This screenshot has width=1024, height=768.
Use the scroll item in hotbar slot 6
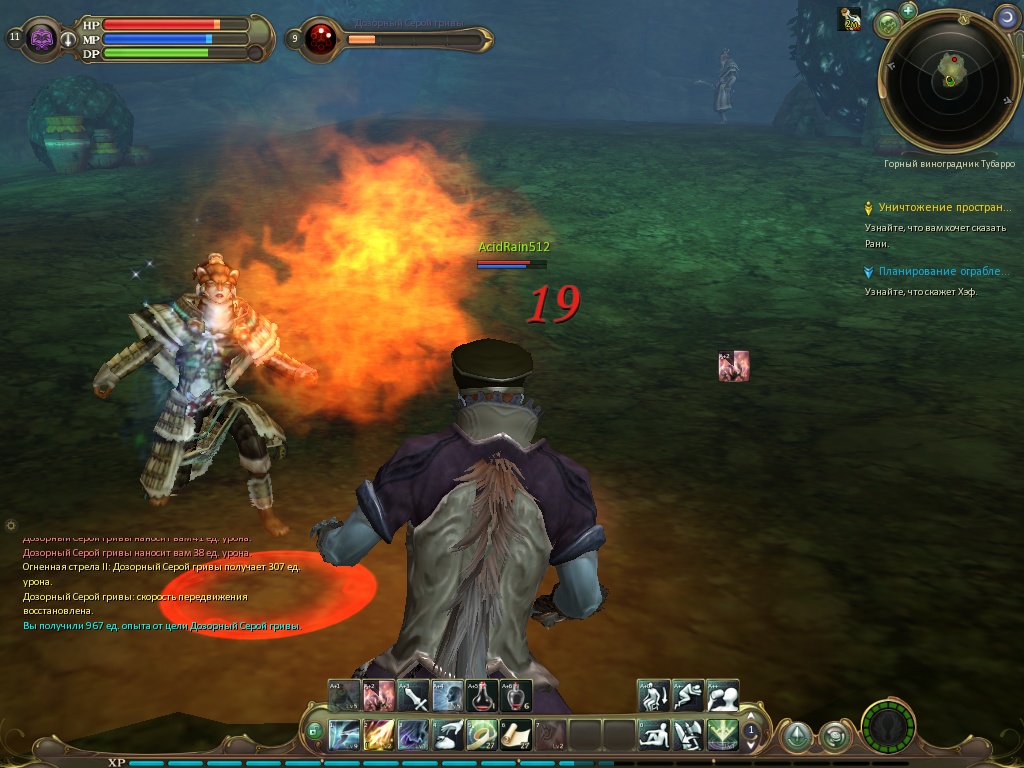coord(516,735)
